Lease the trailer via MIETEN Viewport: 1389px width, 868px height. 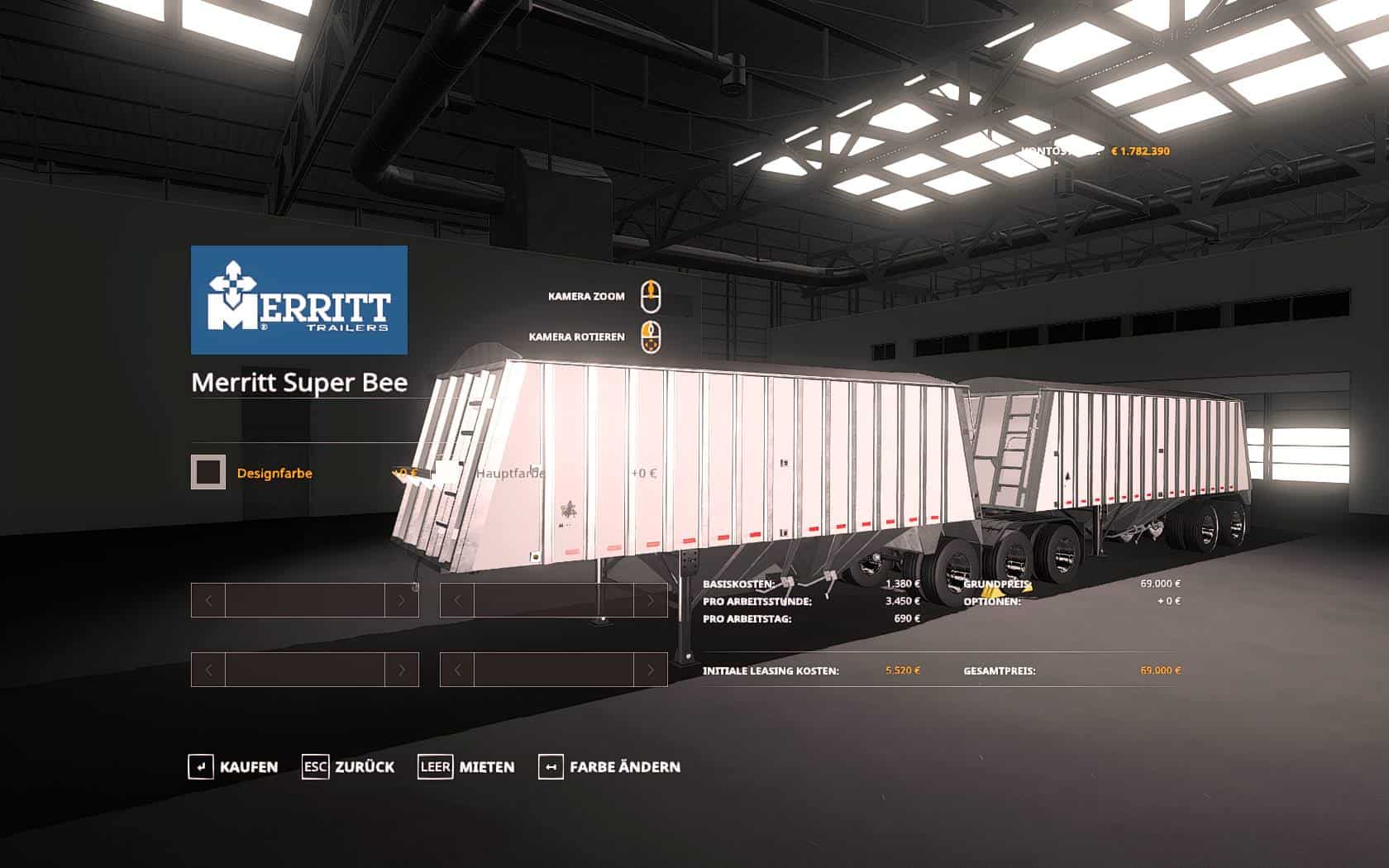pyautogui.click(x=466, y=767)
